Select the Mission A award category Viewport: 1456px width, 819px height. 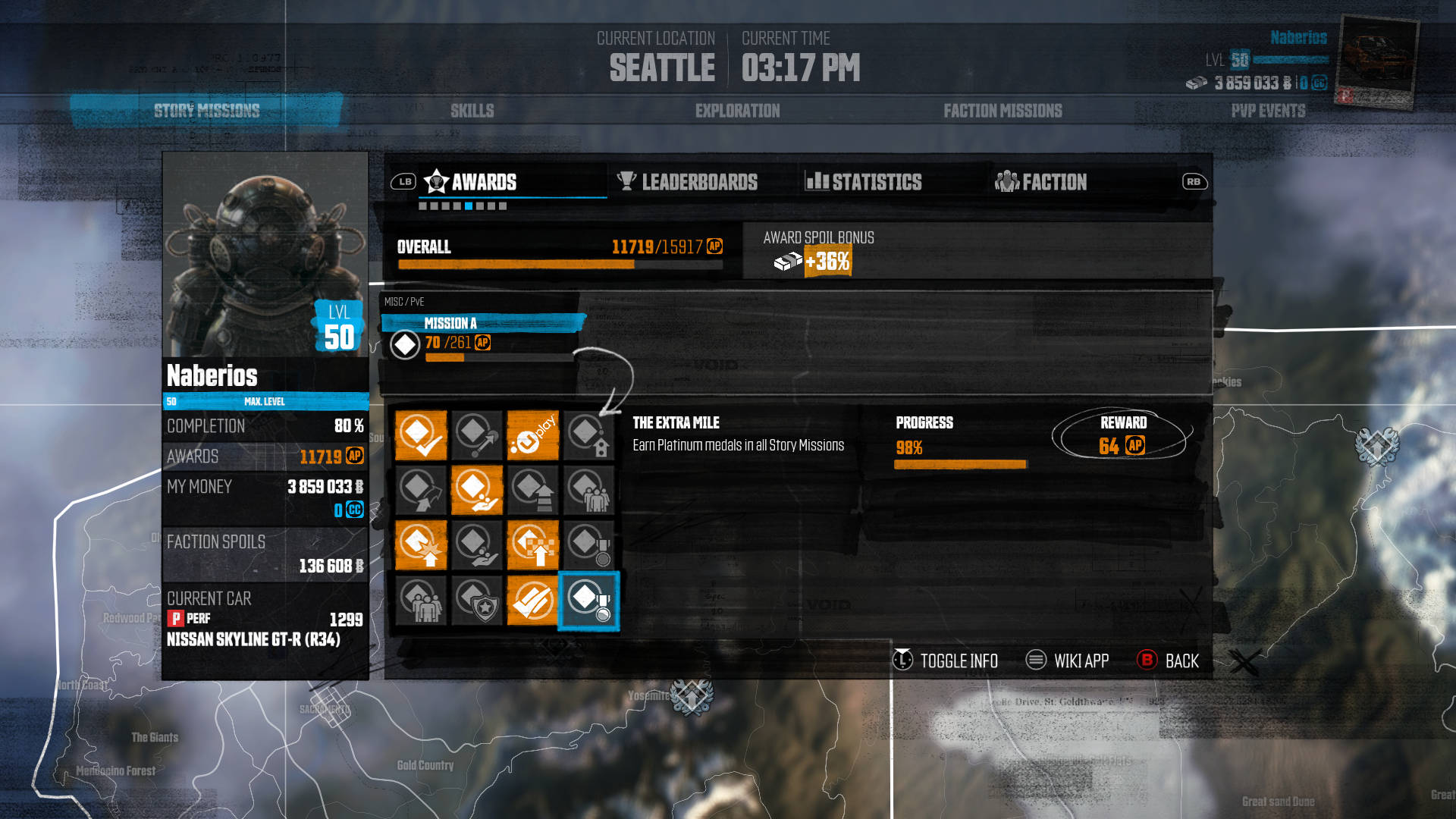coord(450,324)
